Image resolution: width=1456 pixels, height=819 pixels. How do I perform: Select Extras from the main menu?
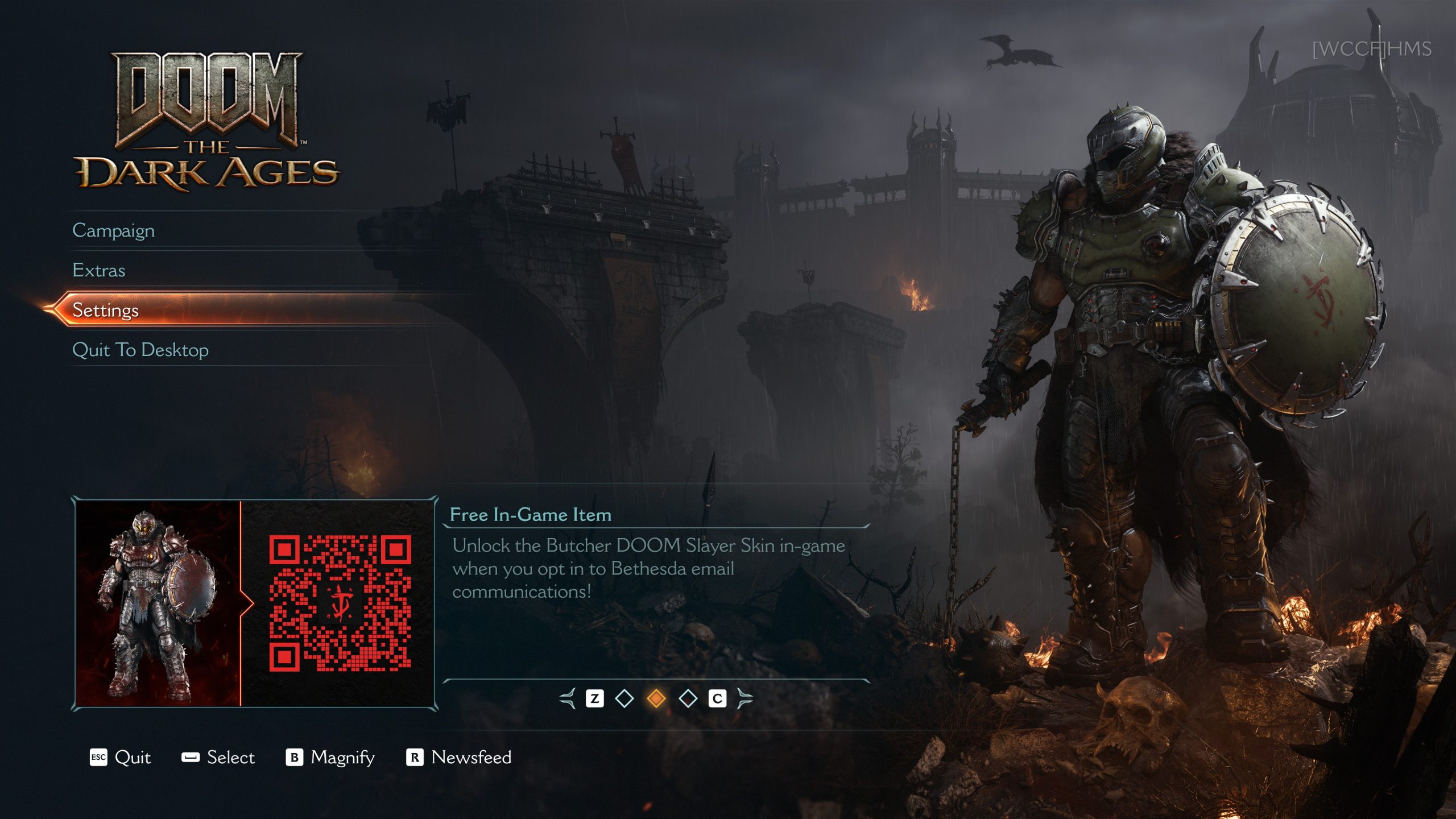coord(99,270)
